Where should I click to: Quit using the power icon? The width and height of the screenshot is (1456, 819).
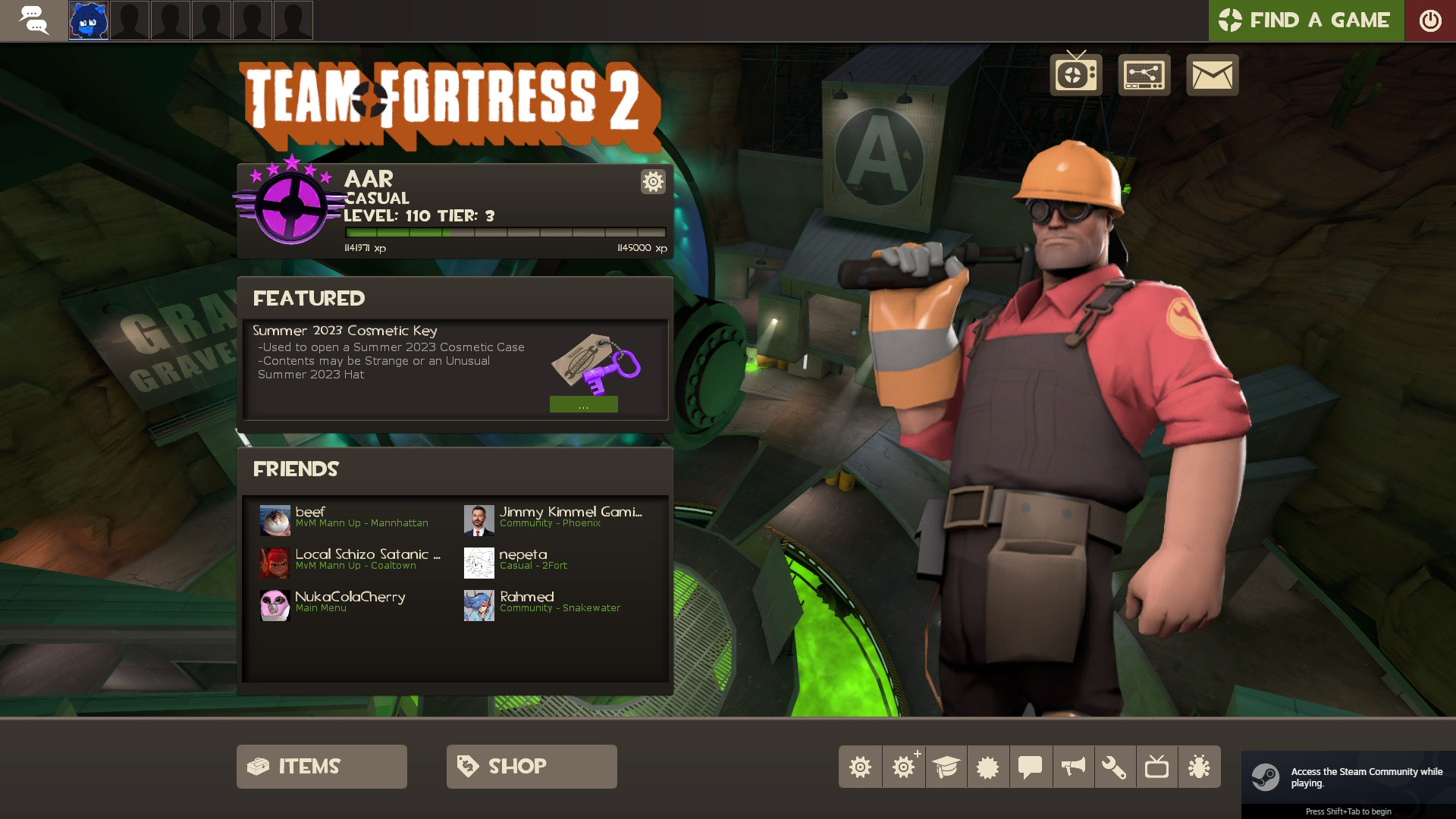[1430, 20]
